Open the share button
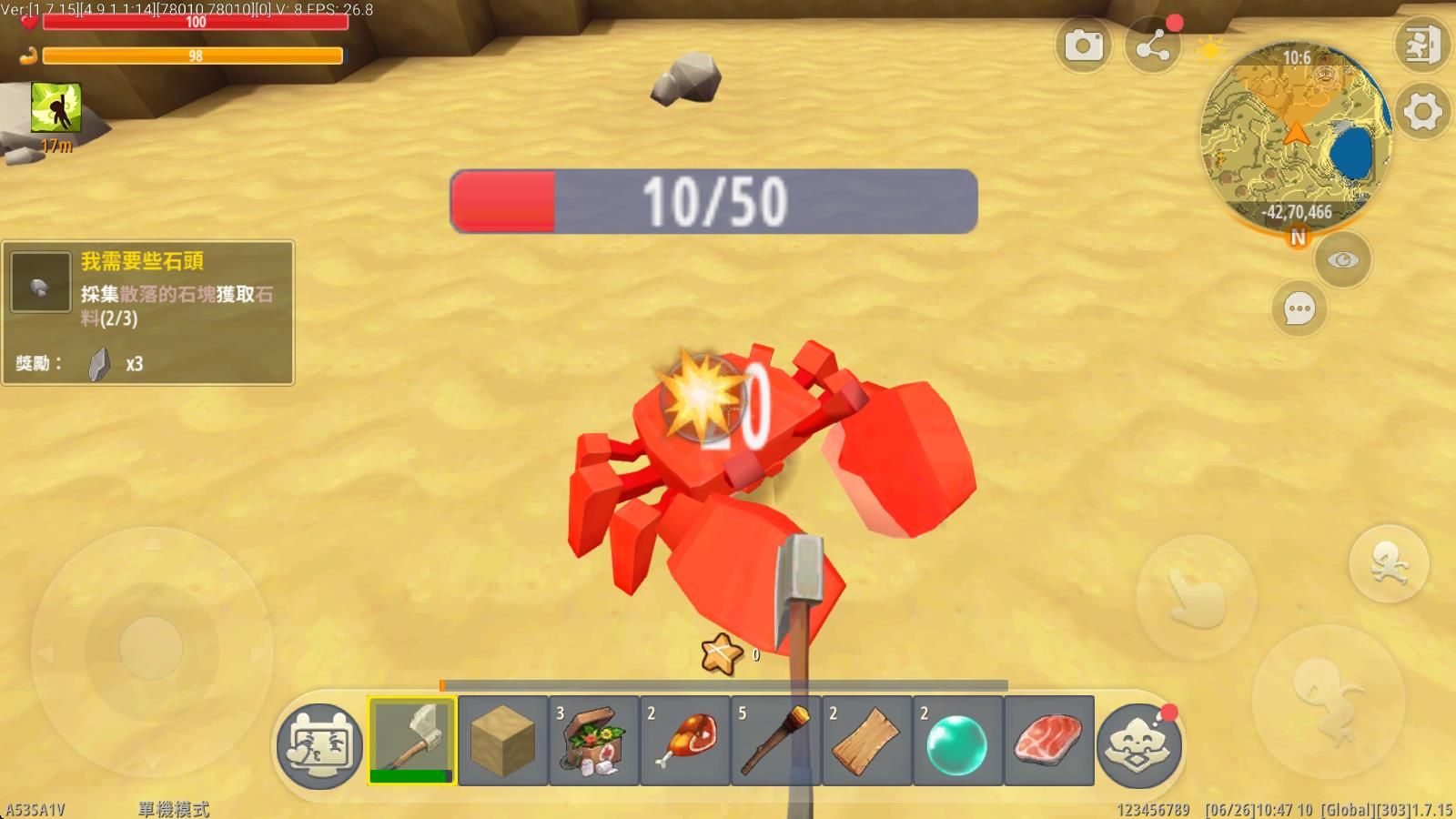 pos(1153,45)
